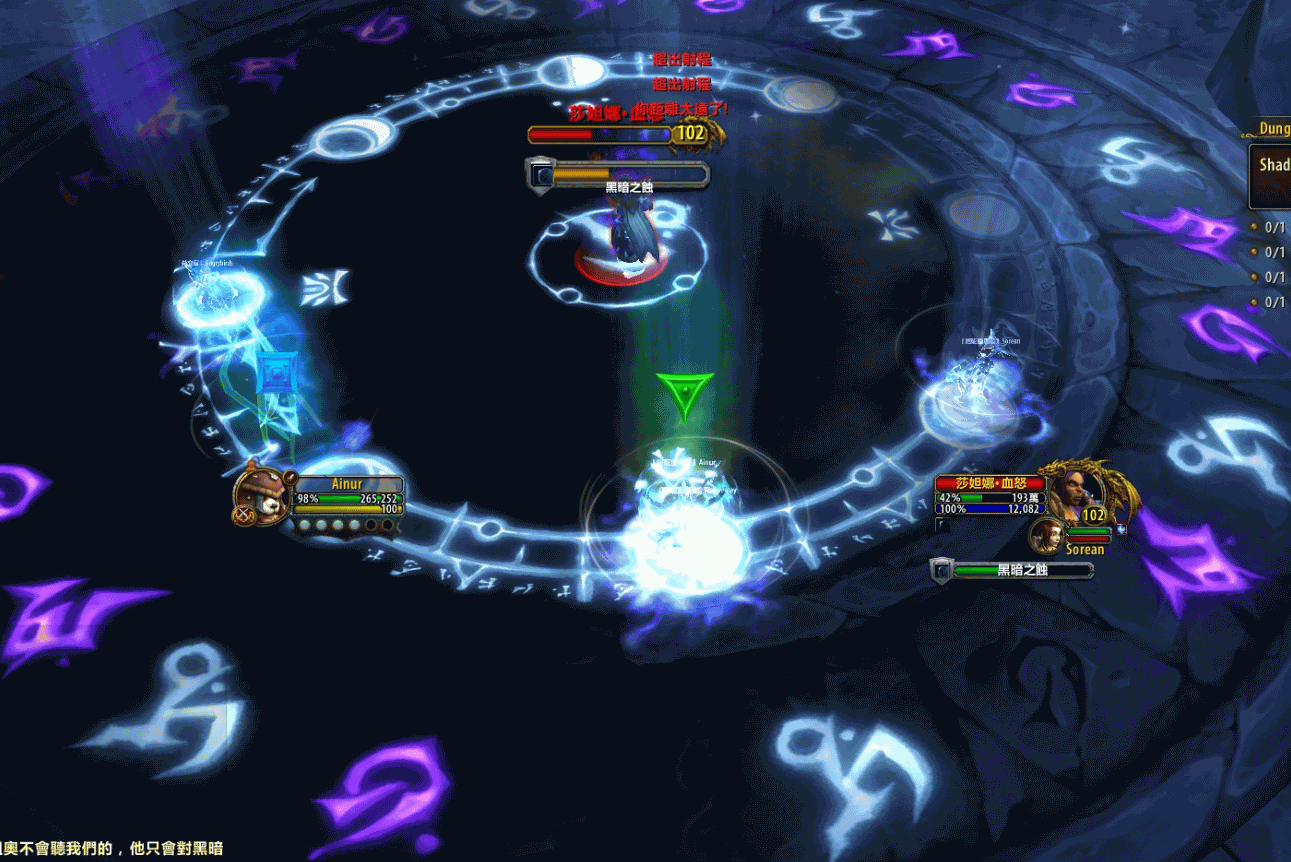Open the Dungeon objective tracker header
Screen dimensions: 1291x862
[x=1267, y=129]
